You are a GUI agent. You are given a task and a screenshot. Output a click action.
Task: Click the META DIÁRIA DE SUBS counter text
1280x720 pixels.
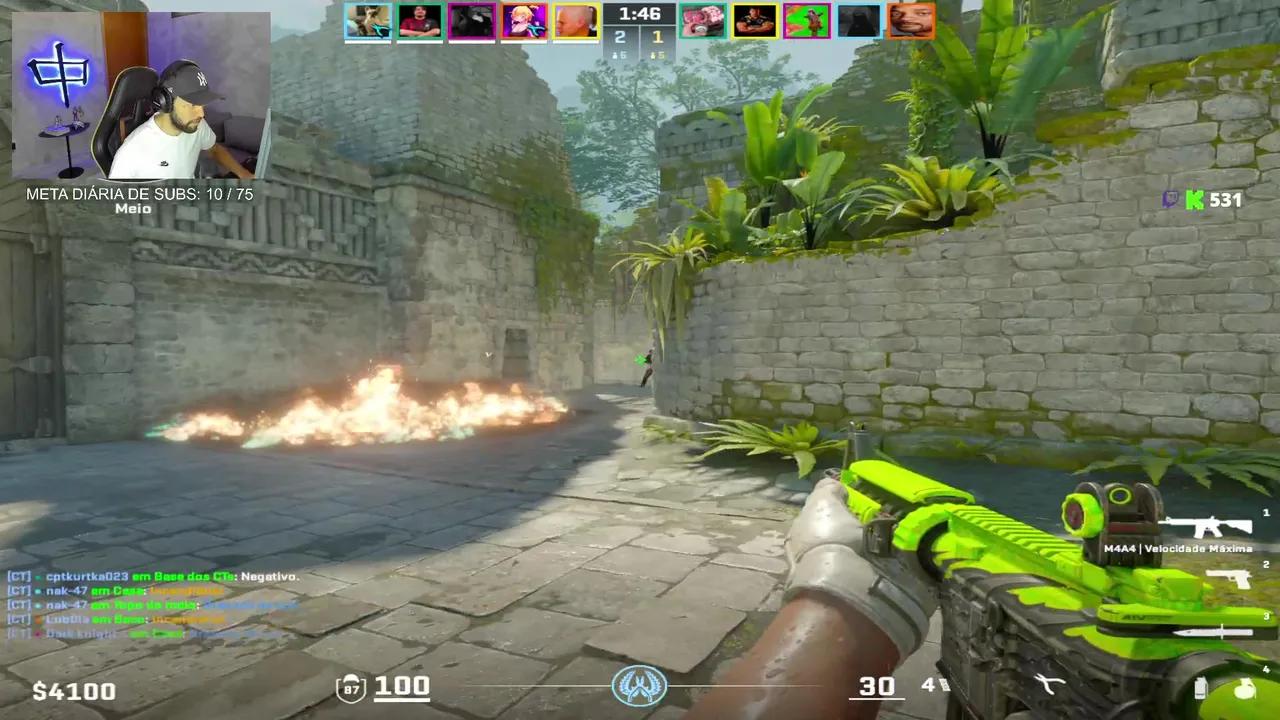click(140, 195)
